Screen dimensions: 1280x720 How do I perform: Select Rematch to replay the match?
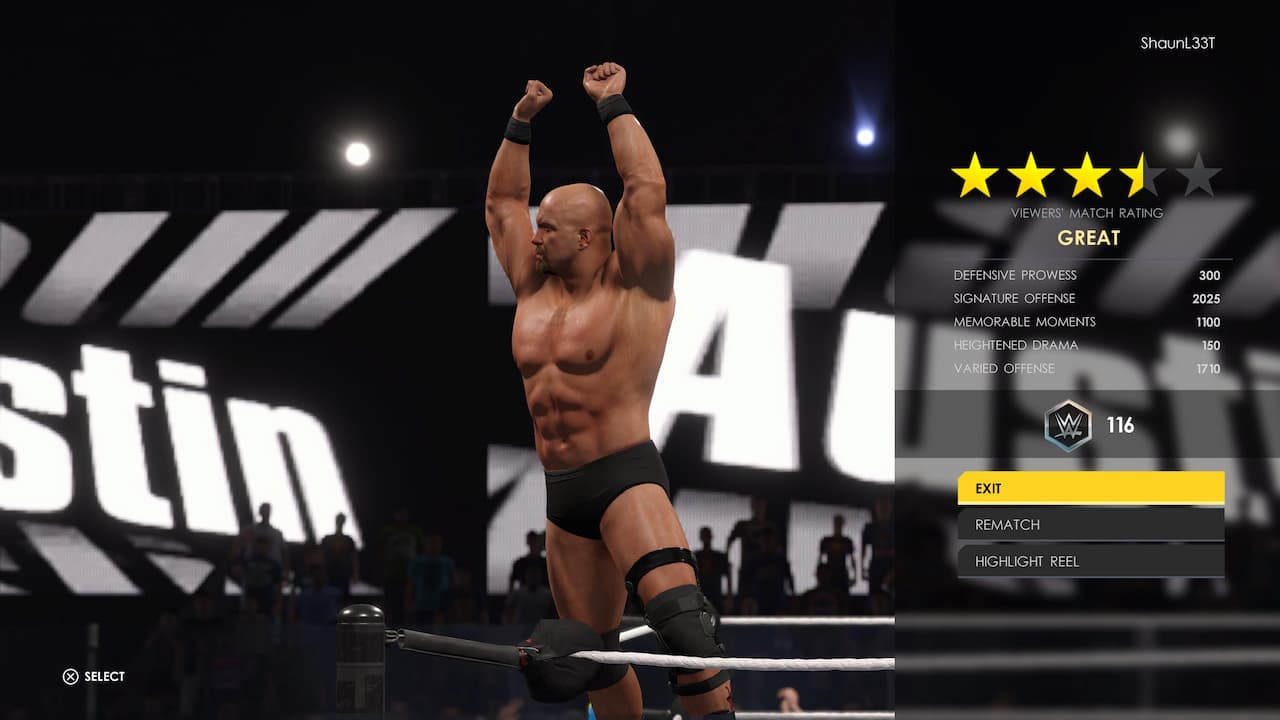(1090, 525)
